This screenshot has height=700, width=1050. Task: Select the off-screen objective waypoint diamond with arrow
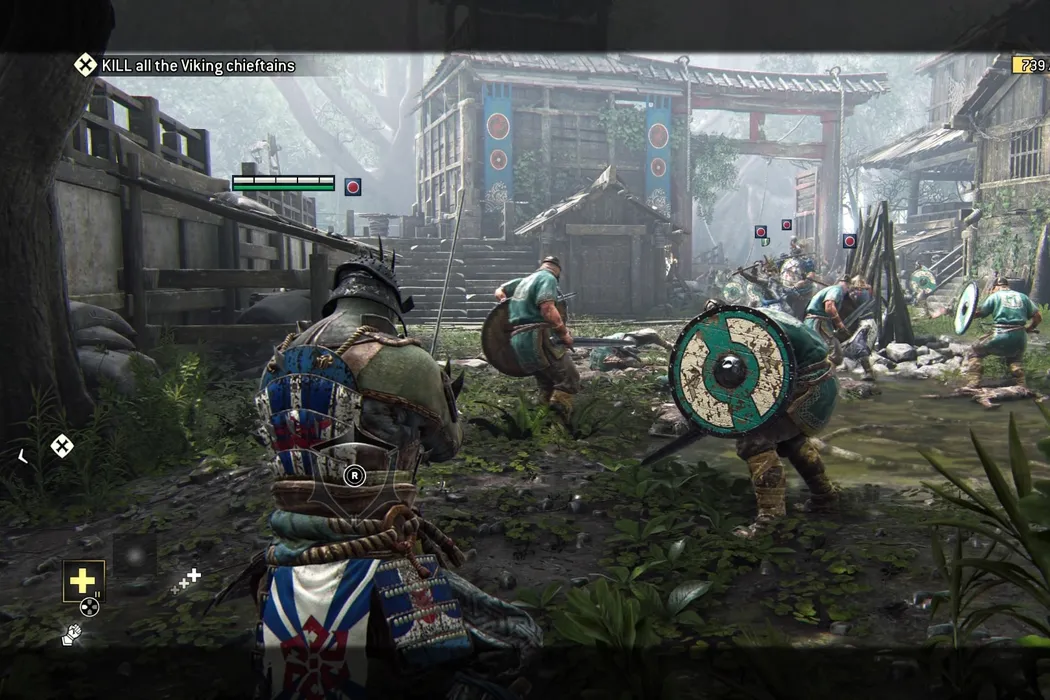[62, 446]
